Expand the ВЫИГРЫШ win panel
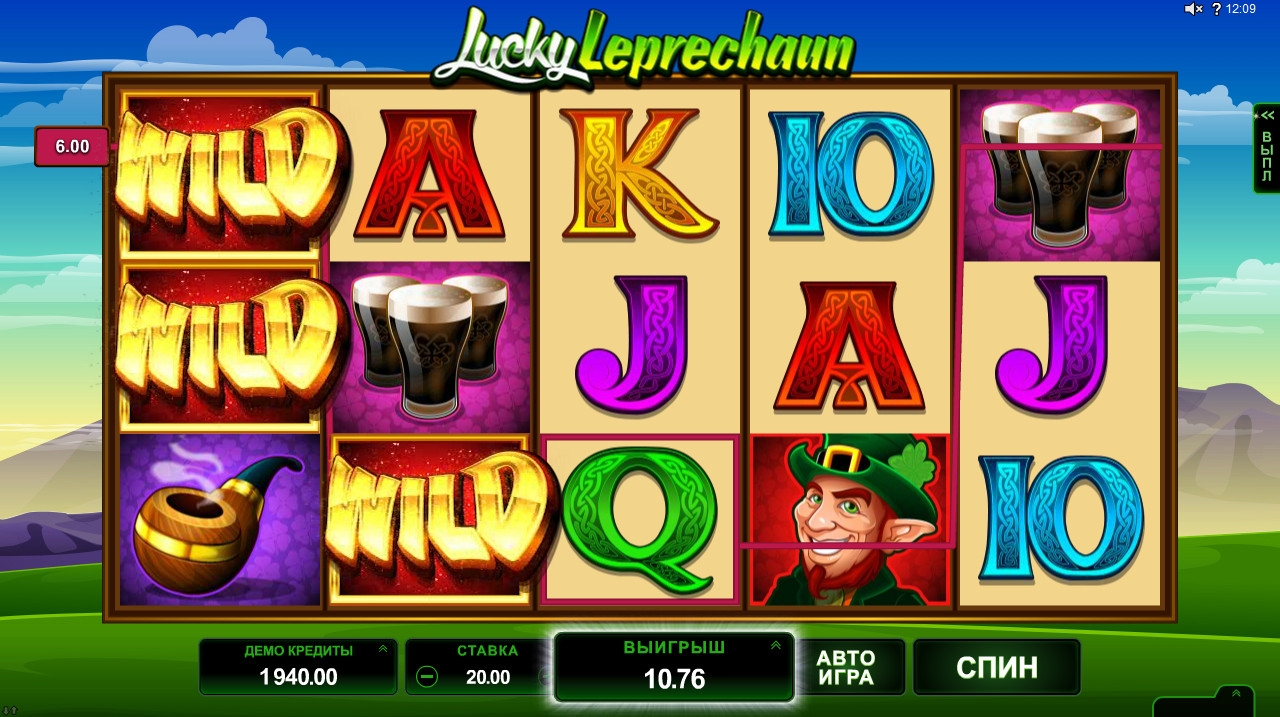Viewport: 1280px width, 717px height. tap(775, 646)
